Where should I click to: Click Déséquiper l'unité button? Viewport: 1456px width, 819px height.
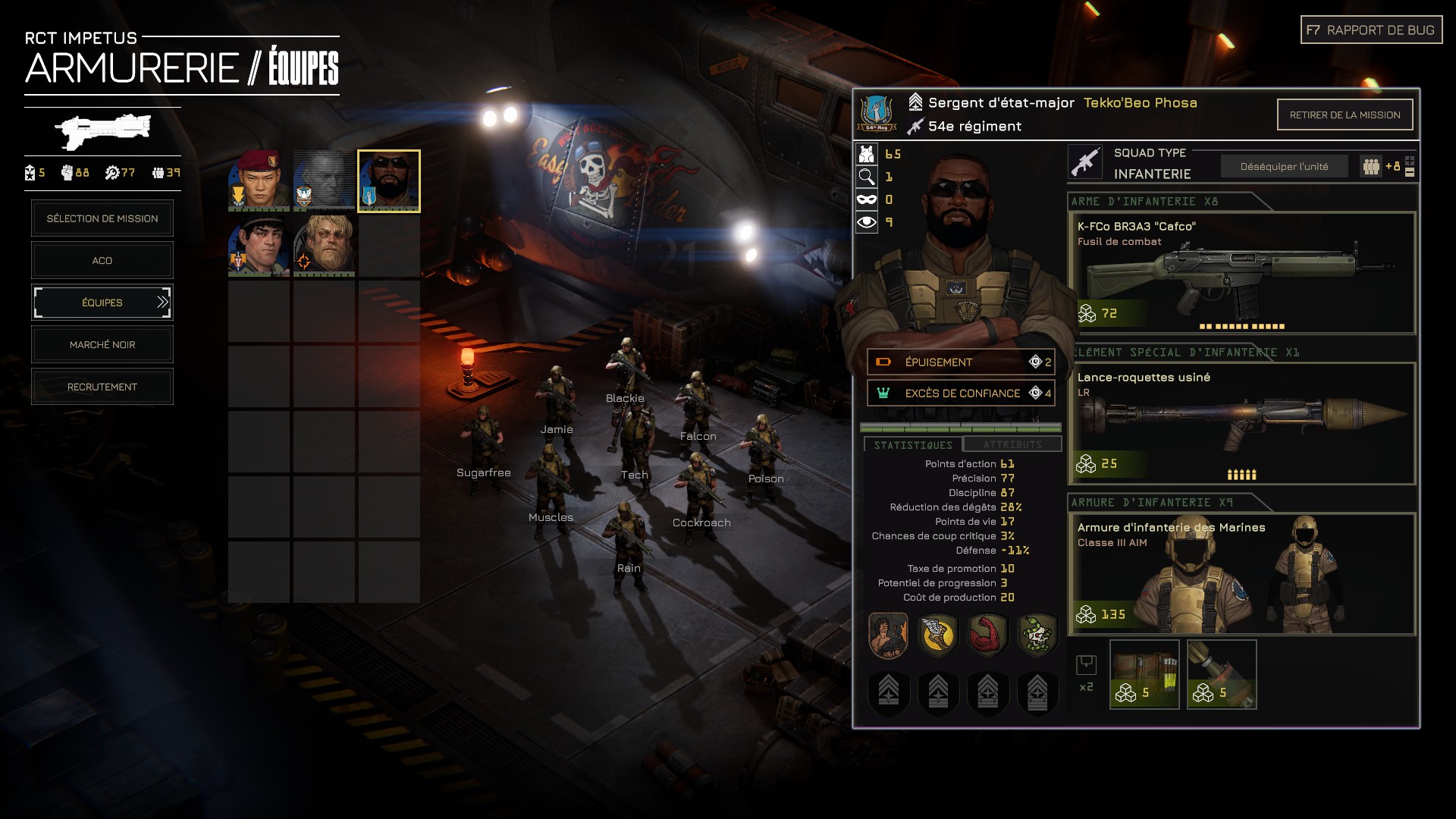[x=1284, y=167]
